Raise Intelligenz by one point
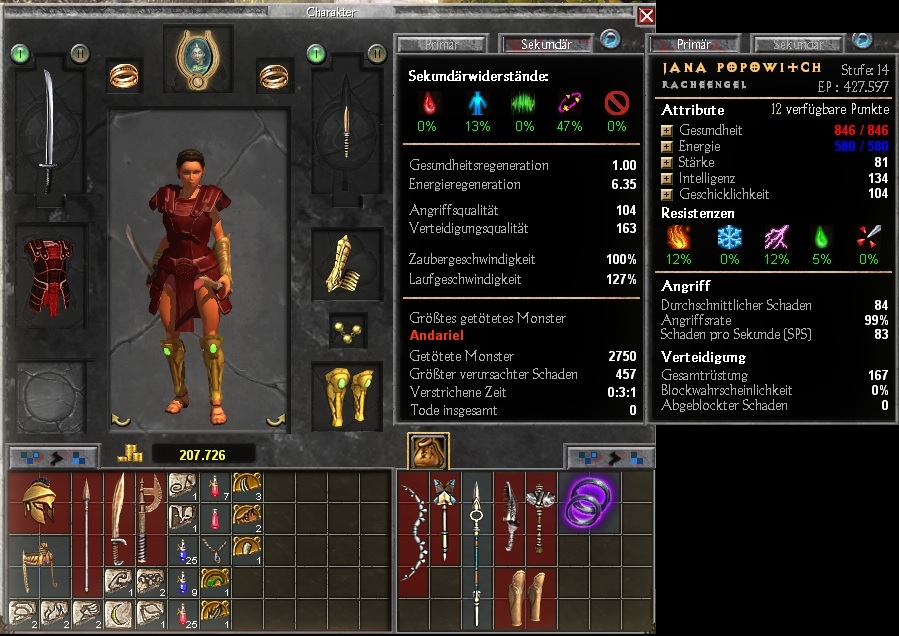Viewport: 899px width, 636px height. [x=667, y=178]
